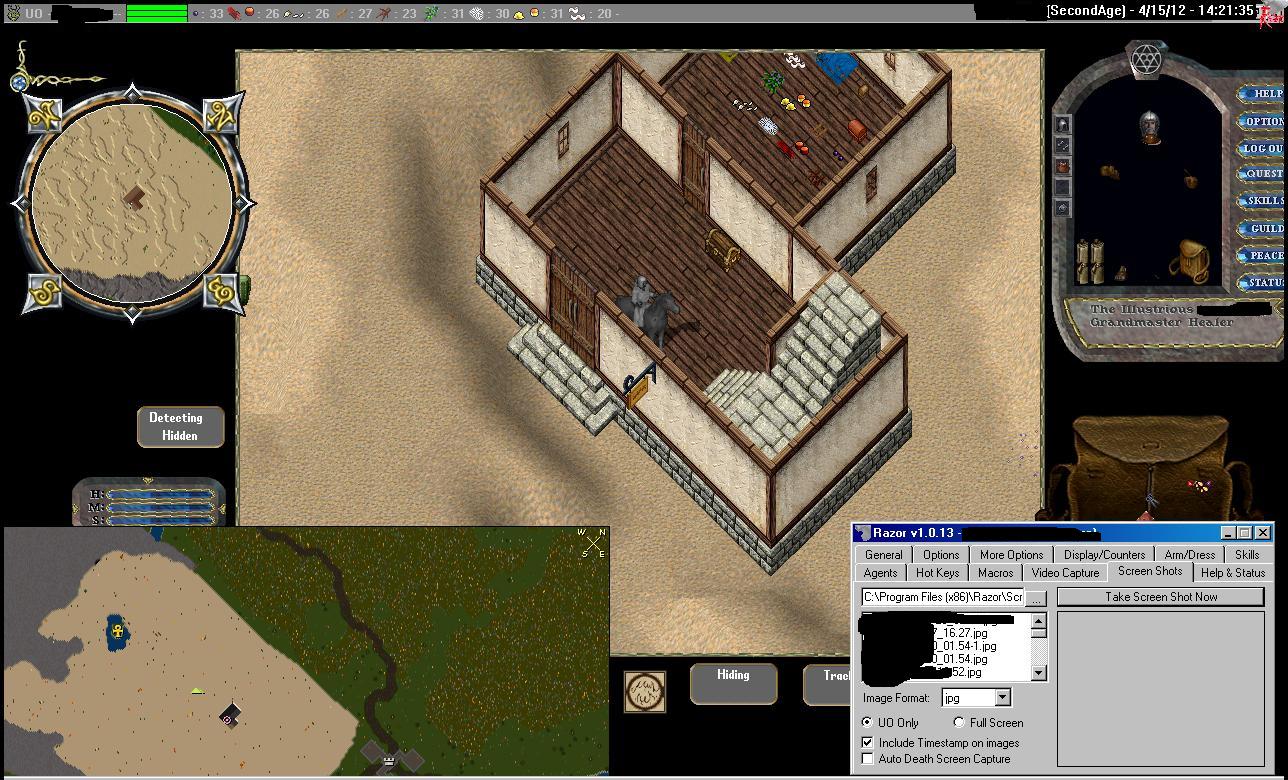Screen dimensions: 1288x780
Task: Open the backpack on the paperdoll
Action: coord(1193,260)
